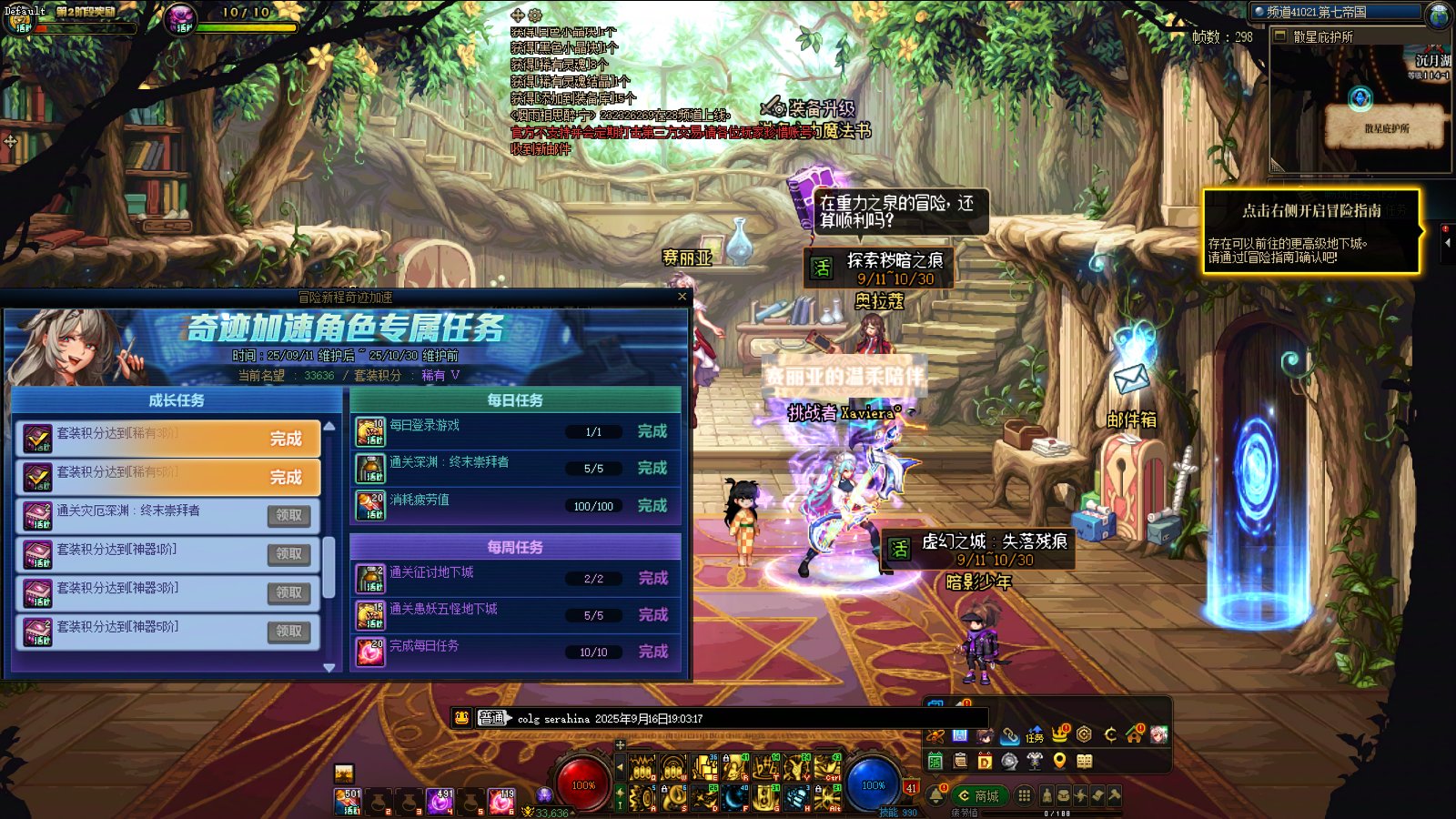
Task: Open the crown ranking icon
Action: 1059,734
